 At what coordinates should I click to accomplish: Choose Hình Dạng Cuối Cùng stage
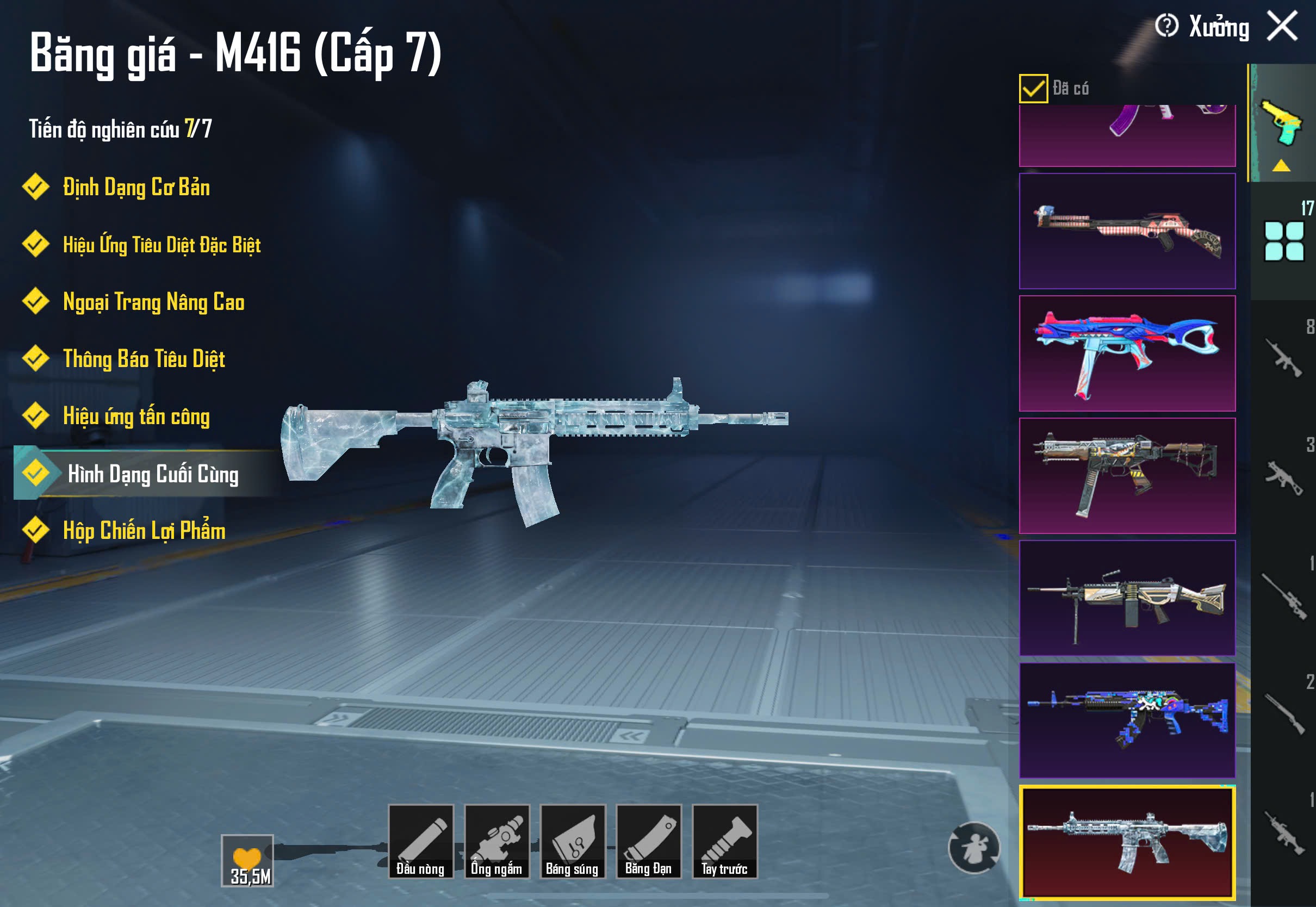[152, 474]
